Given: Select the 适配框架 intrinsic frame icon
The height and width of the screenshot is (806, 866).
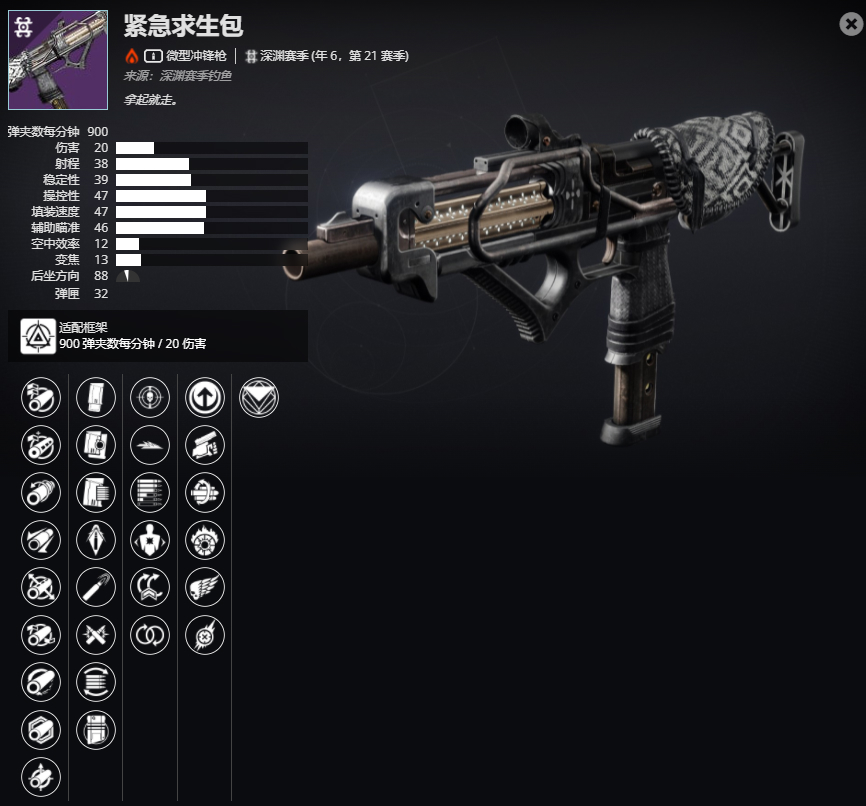Looking at the screenshot, I should pos(38,335).
